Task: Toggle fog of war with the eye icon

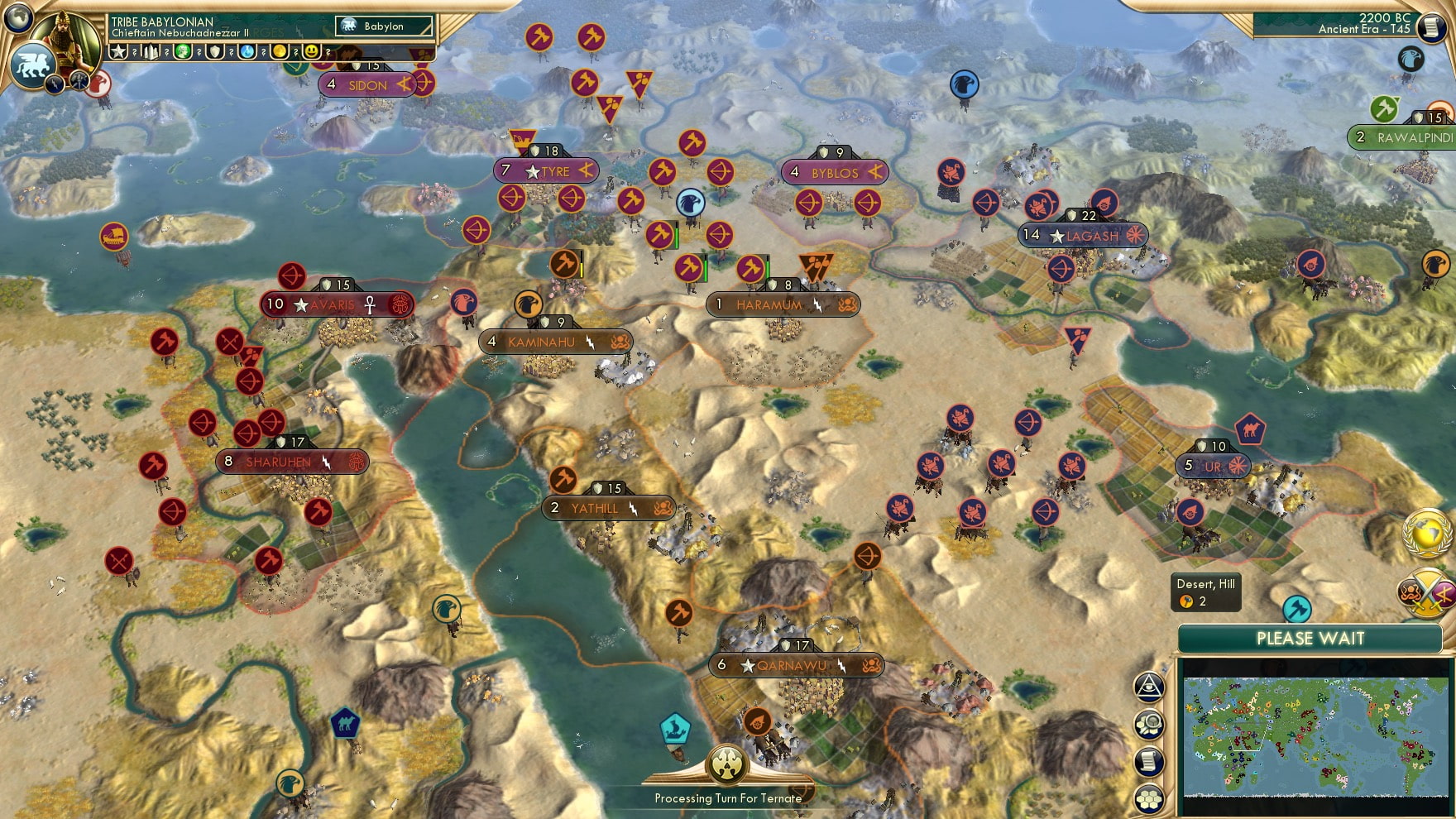Action: 1149,685
